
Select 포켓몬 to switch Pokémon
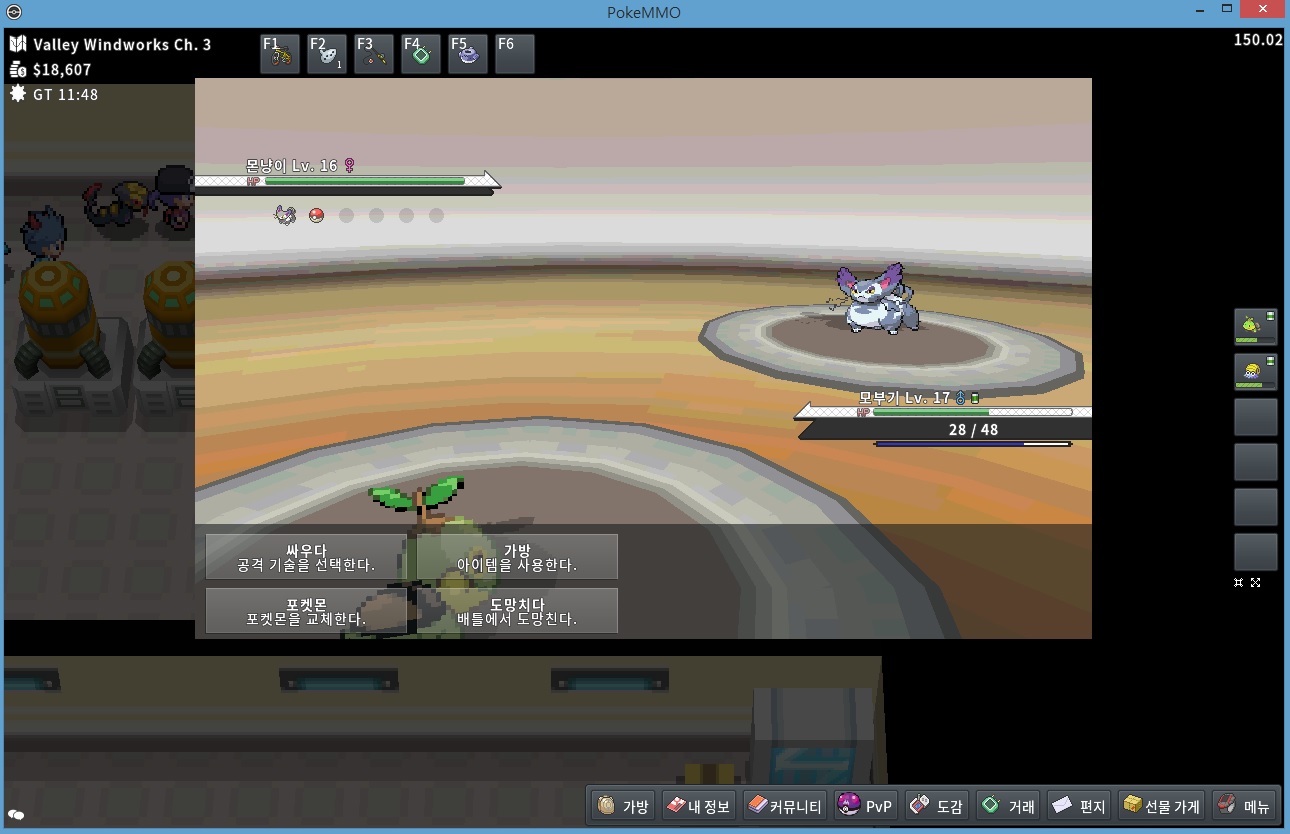coord(306,611)
